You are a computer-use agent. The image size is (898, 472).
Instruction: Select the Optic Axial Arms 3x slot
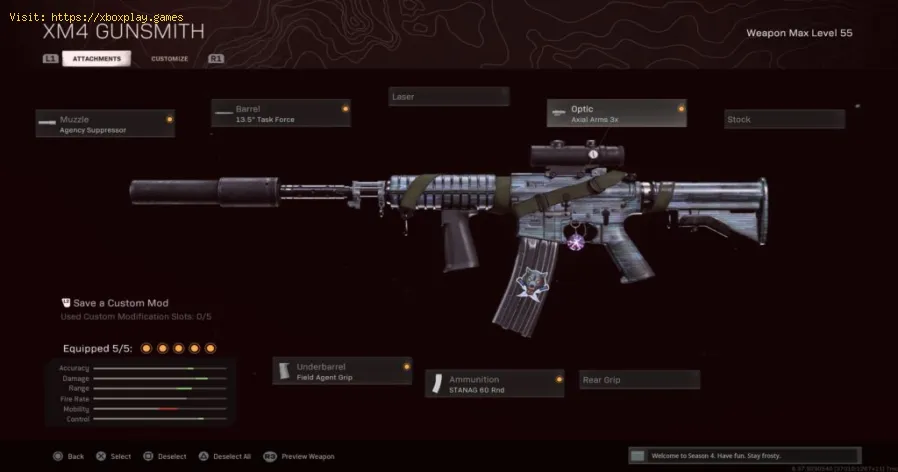616,113
